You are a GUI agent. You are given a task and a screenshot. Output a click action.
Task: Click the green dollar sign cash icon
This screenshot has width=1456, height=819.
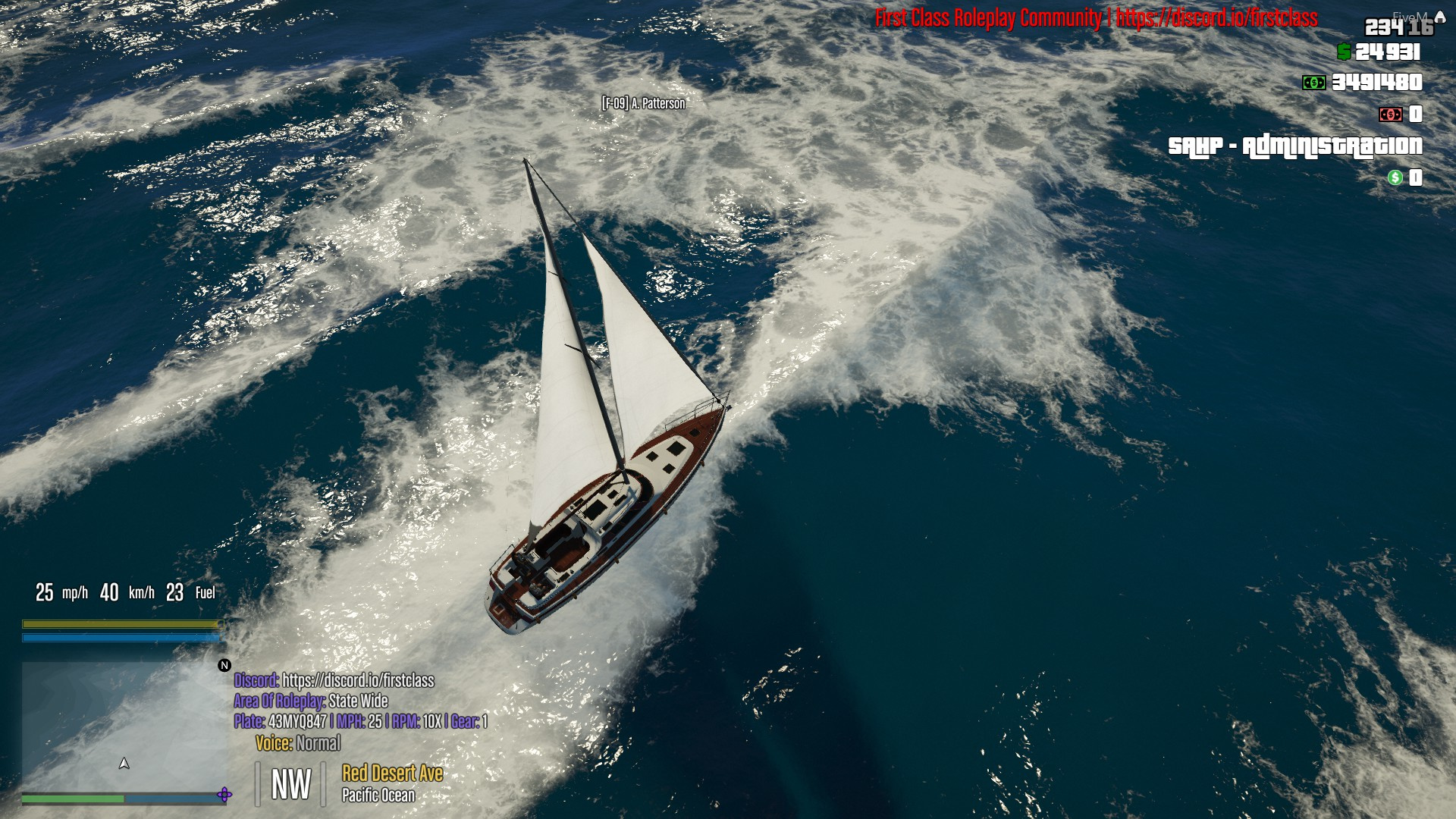click(x=1344, y=51)
